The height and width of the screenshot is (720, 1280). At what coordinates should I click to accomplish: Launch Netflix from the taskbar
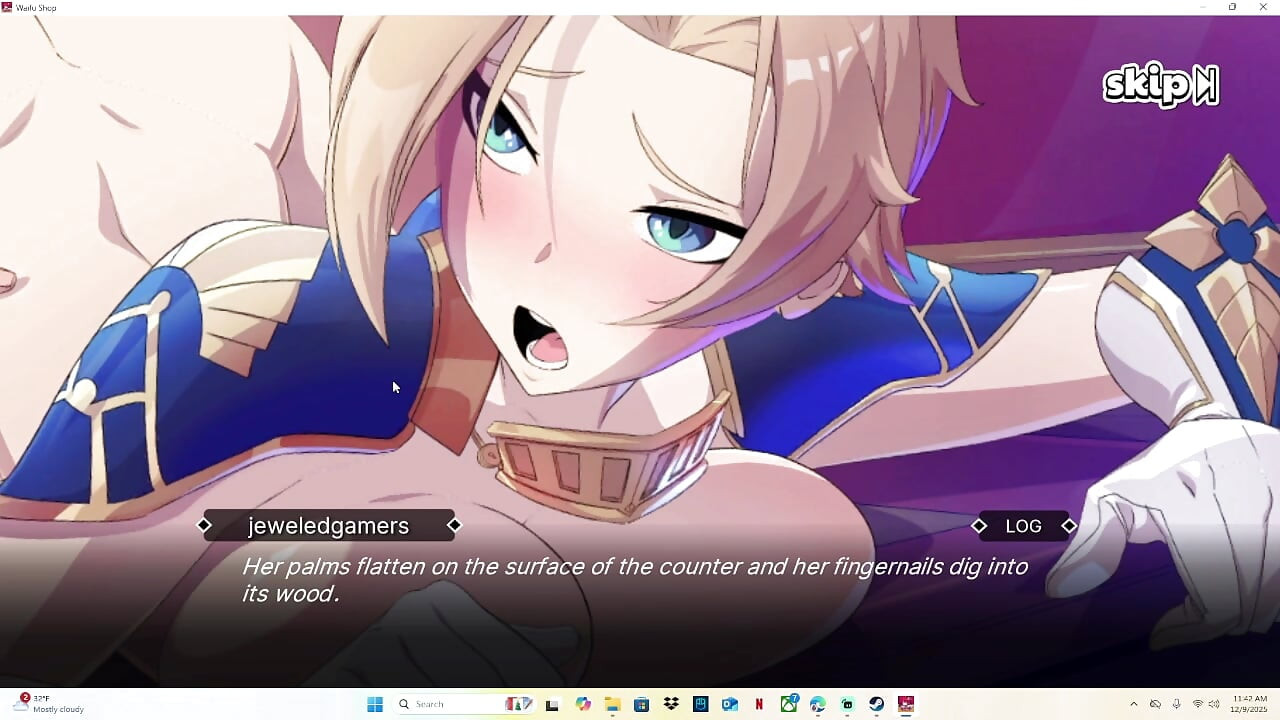tap(759, 704)
